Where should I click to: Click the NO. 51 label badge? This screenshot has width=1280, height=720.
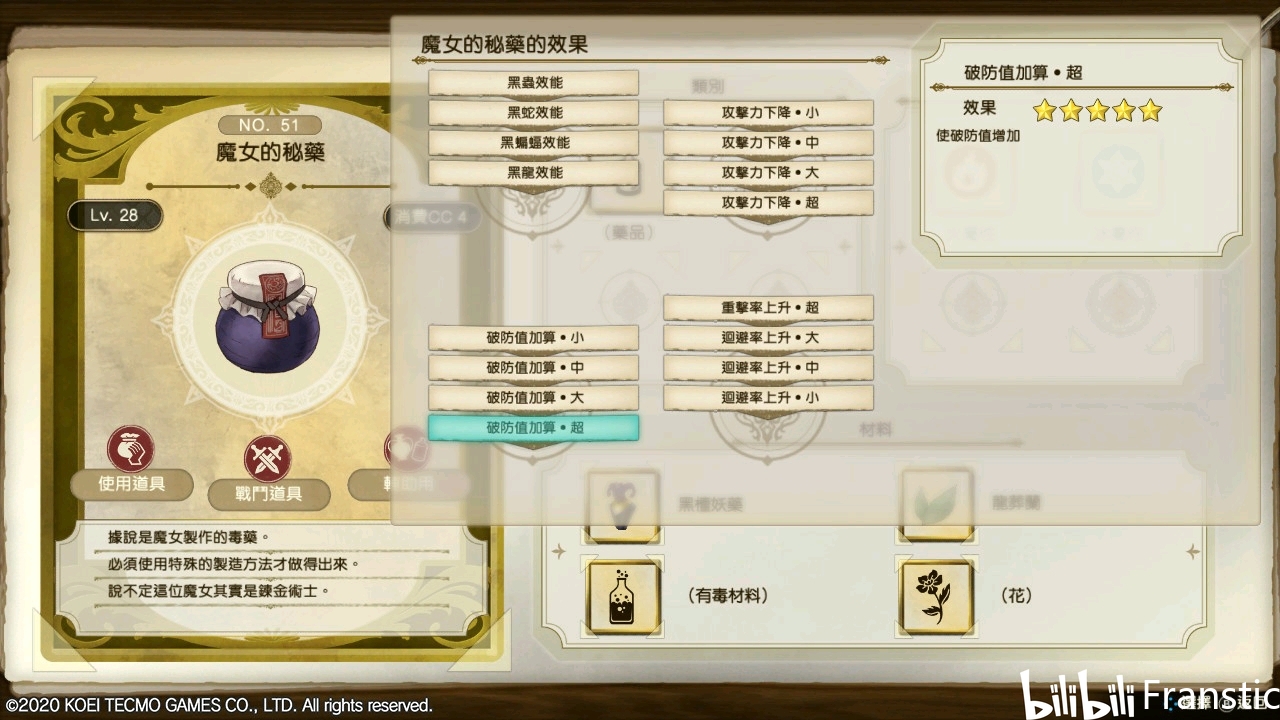tap(268, 125)
